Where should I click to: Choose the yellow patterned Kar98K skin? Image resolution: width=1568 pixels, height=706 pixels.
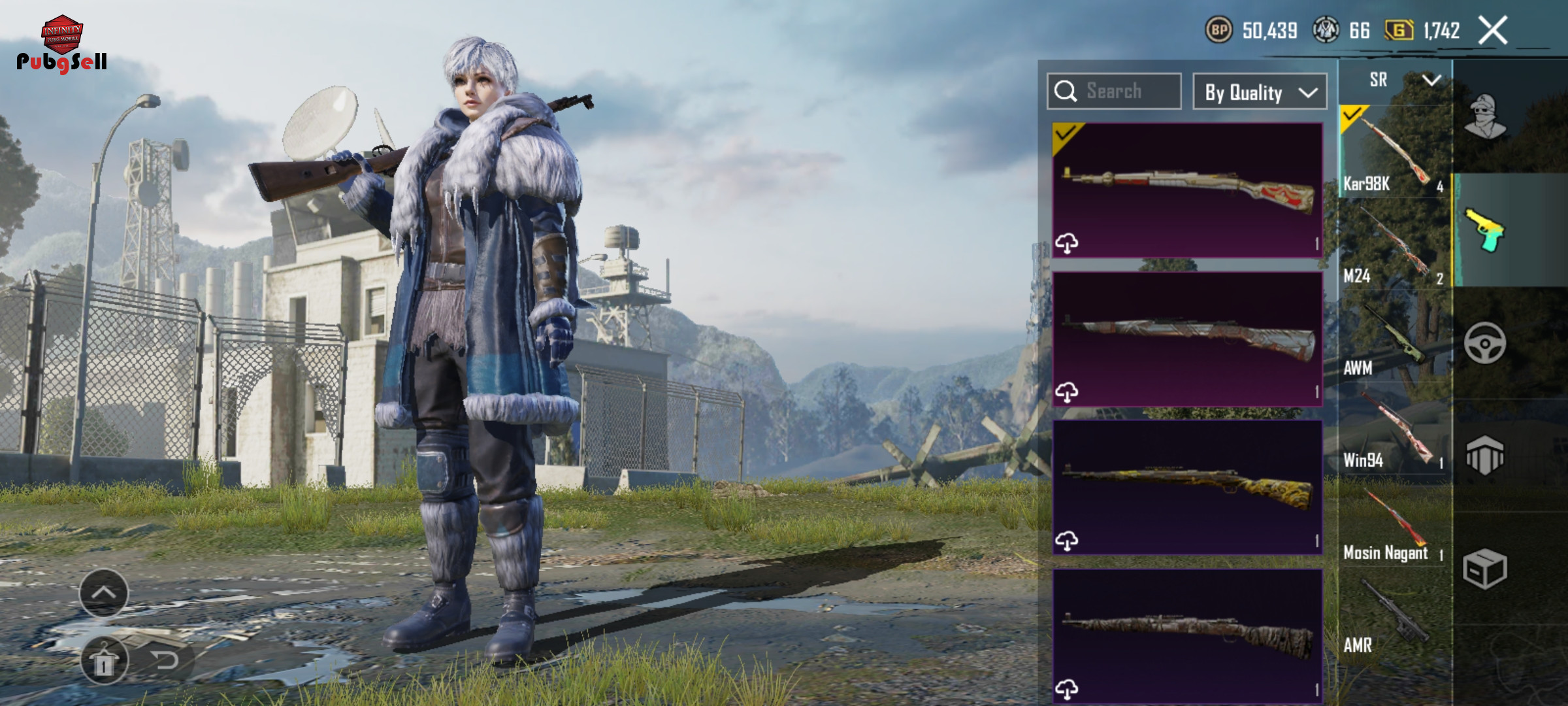1187,487
